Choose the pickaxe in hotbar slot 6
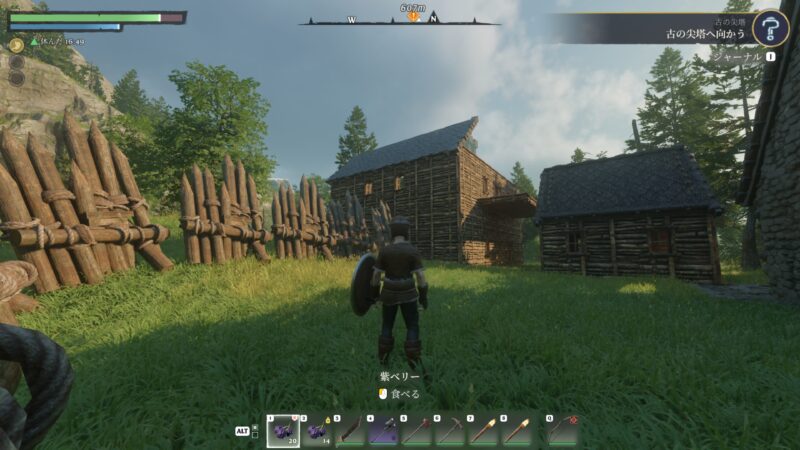 450,430
